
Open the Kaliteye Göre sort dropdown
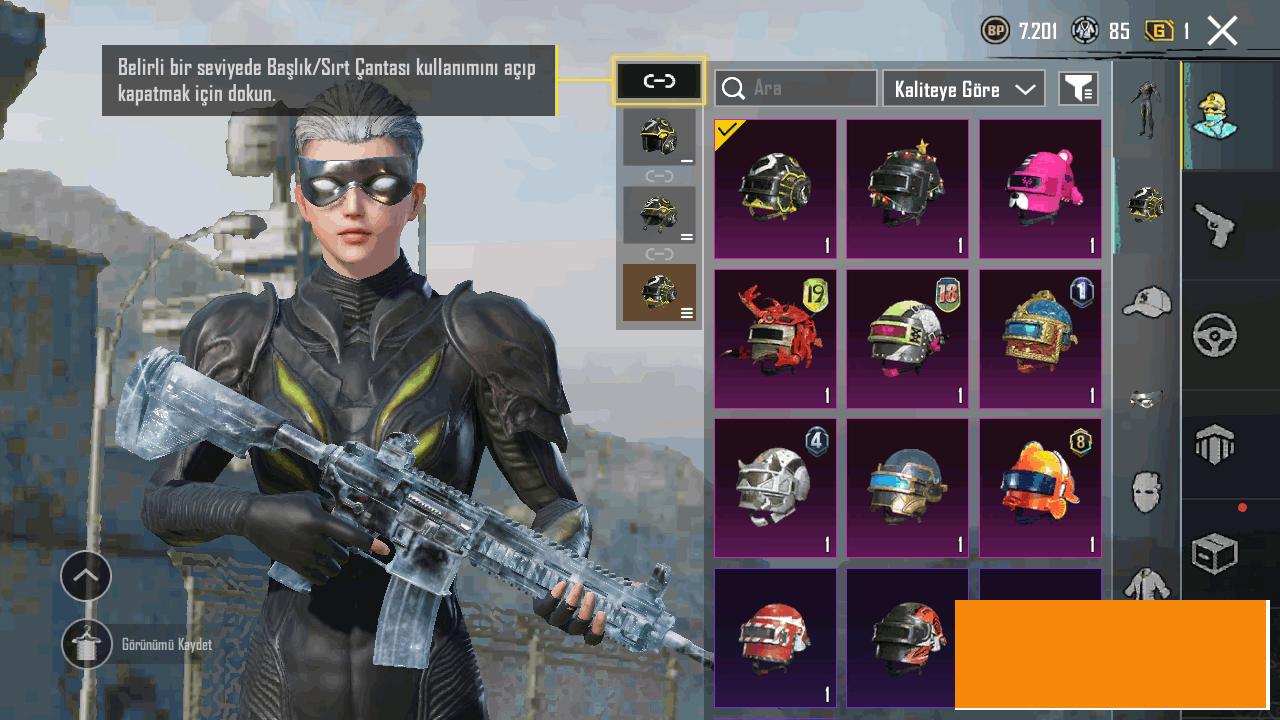(x=963, y=88)
